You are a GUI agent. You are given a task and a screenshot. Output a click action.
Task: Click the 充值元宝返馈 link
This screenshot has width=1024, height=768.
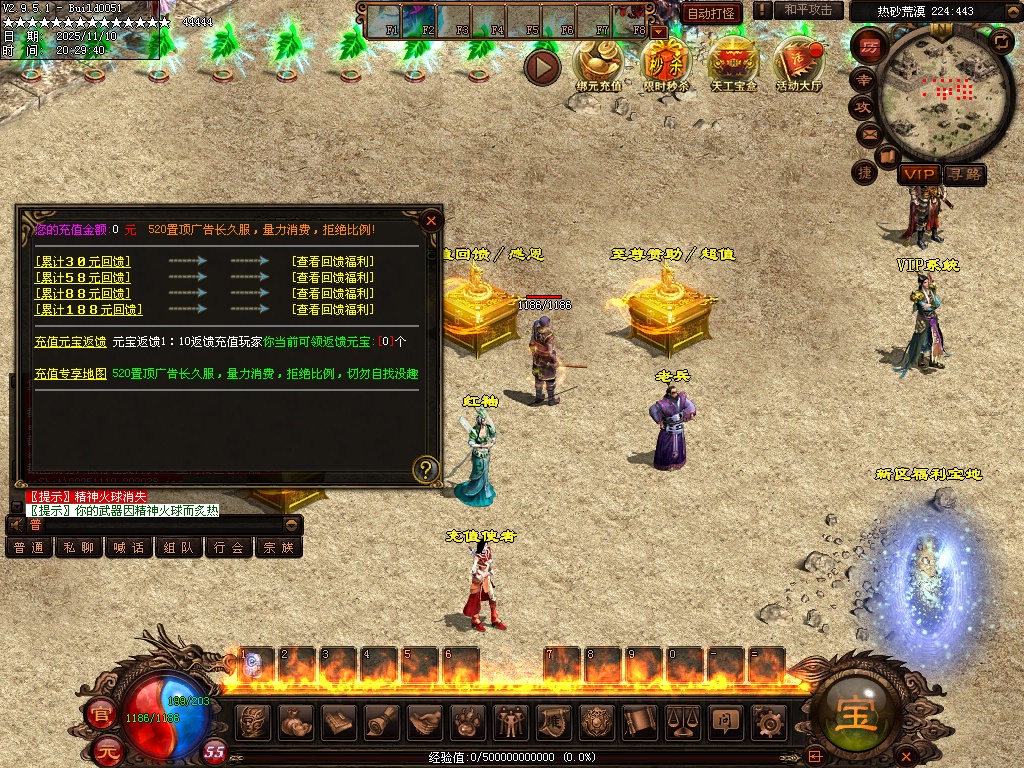[x=70, y=341]
